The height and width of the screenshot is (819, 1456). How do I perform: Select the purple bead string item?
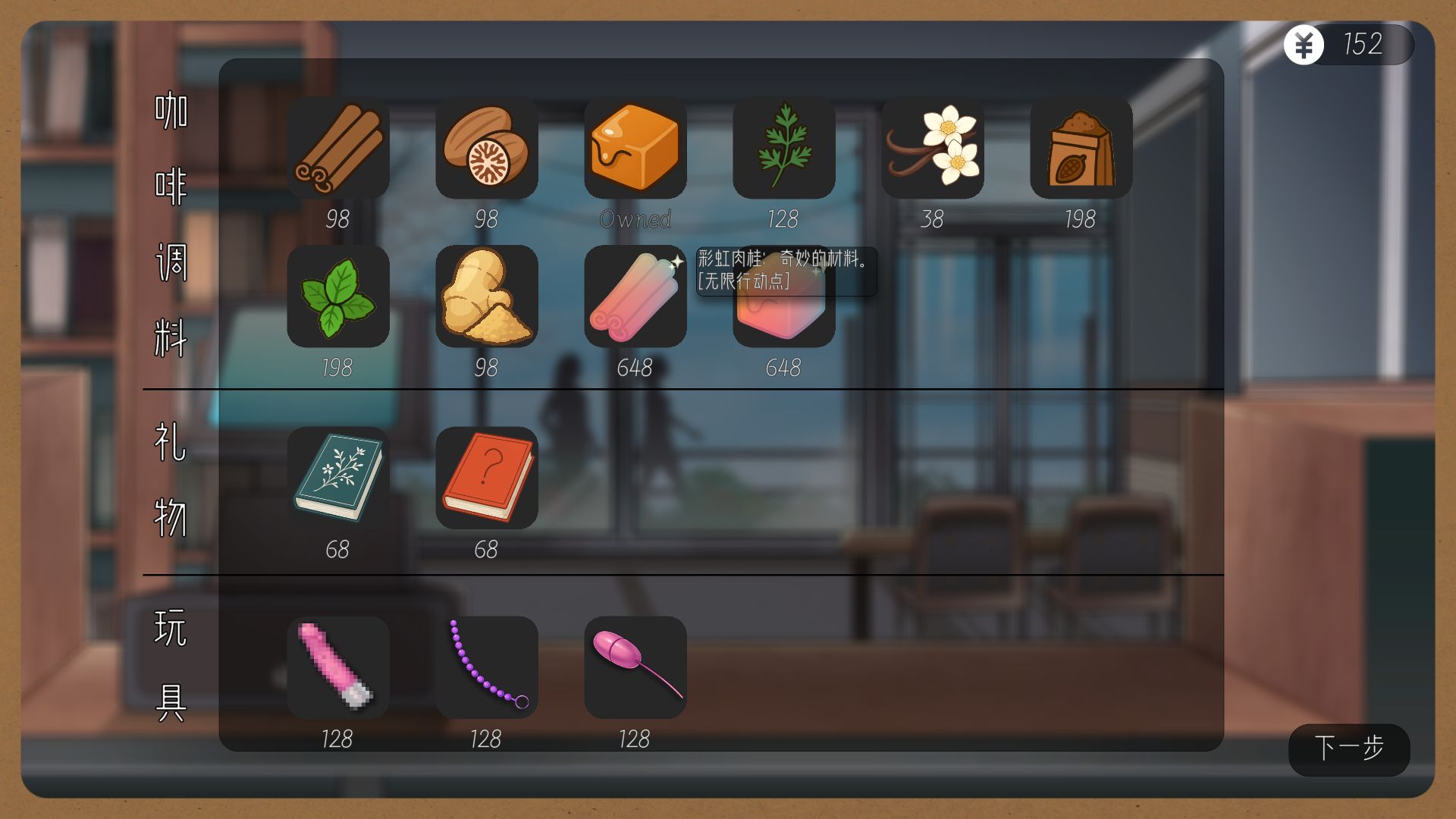(487, 667)
